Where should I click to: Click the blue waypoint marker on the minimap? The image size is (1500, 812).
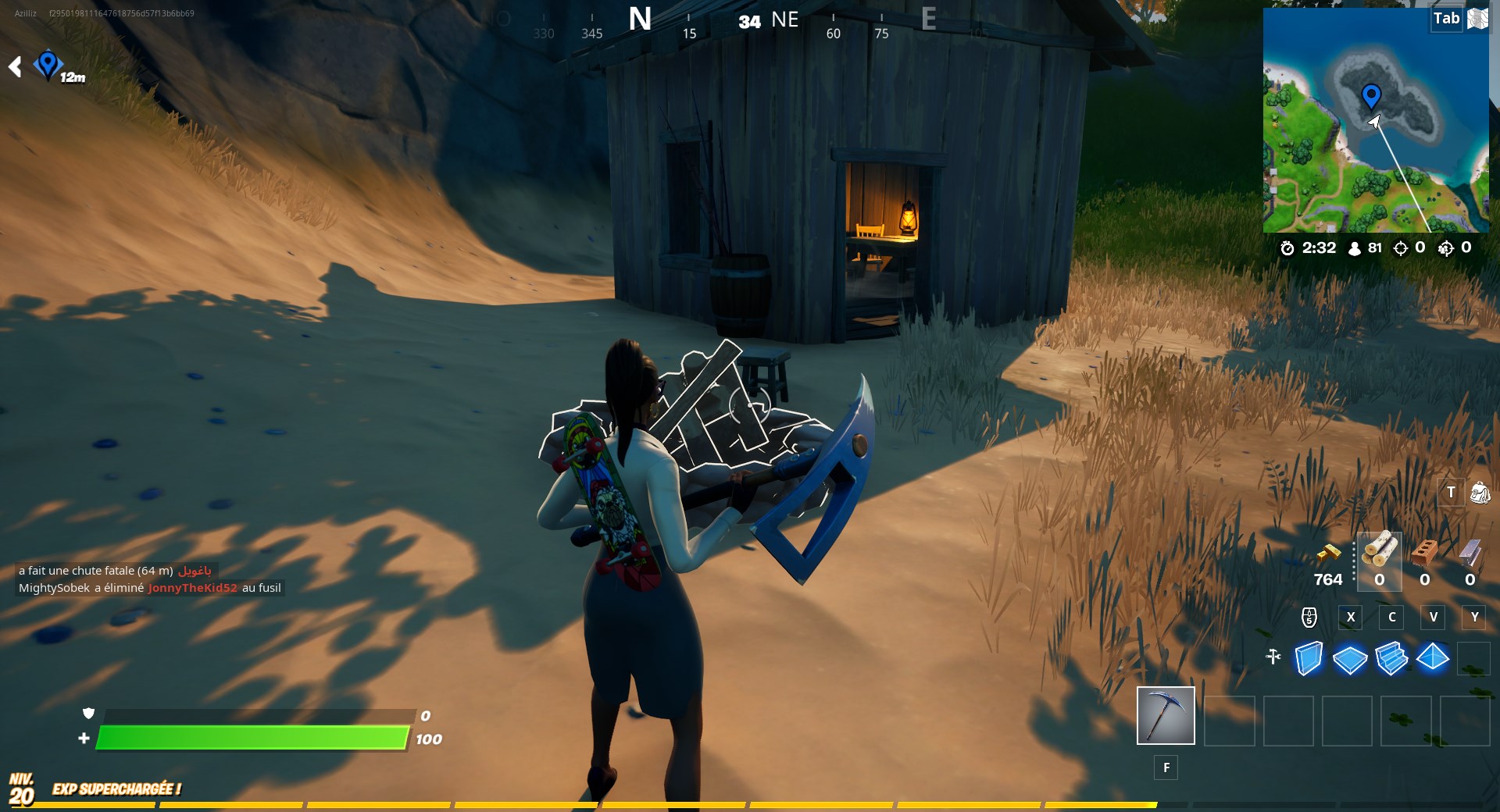pyautogui.click(x=1371, y=95)
